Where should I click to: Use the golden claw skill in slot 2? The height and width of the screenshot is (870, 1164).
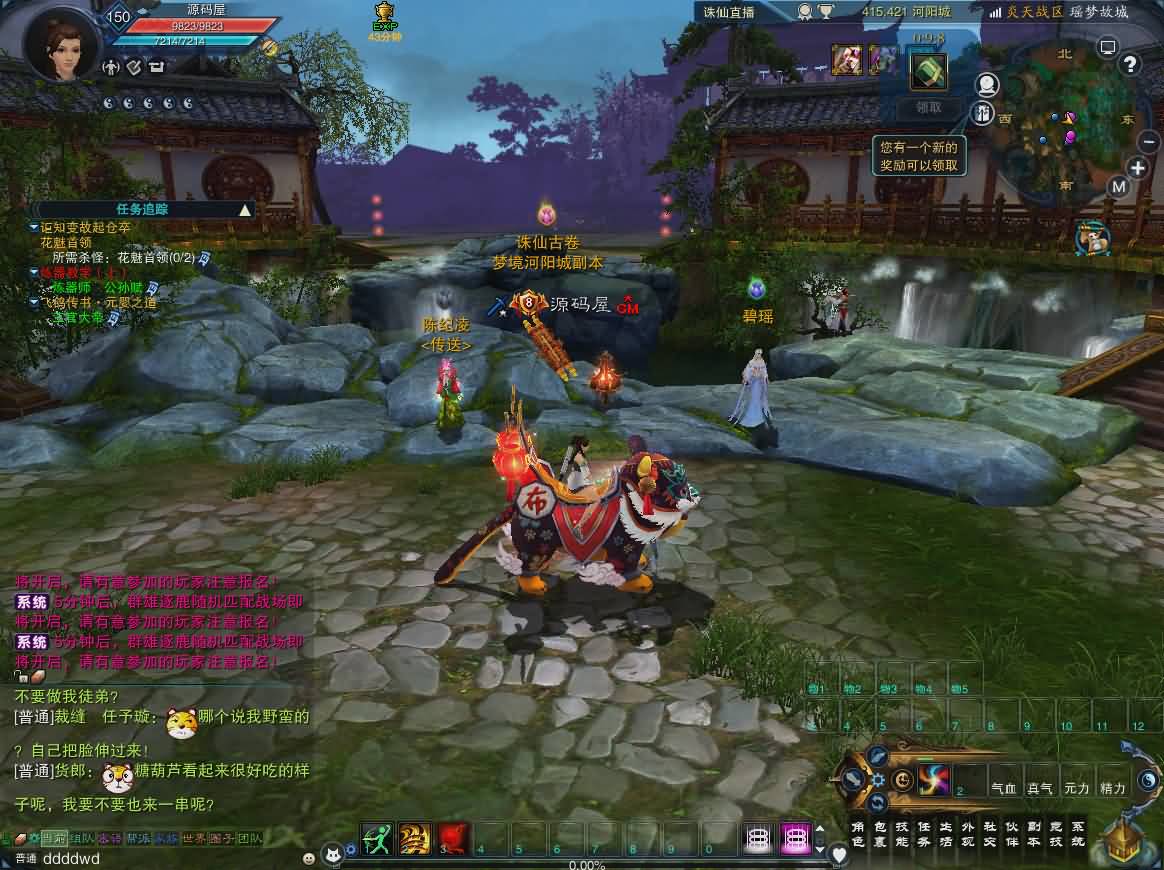pyautogui.click(x=414, y=838)
